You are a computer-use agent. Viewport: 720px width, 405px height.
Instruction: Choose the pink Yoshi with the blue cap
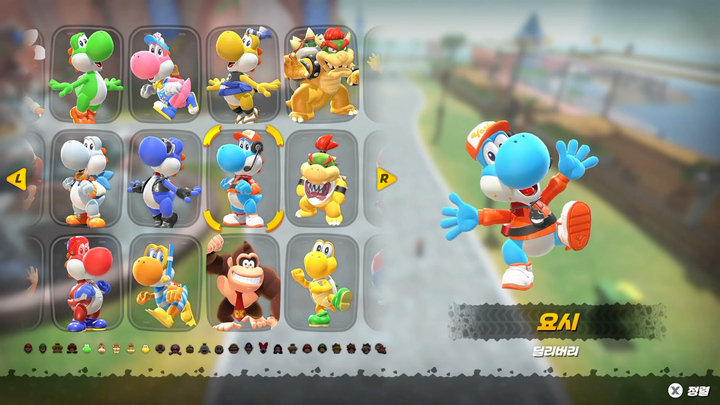coord(165,73)
